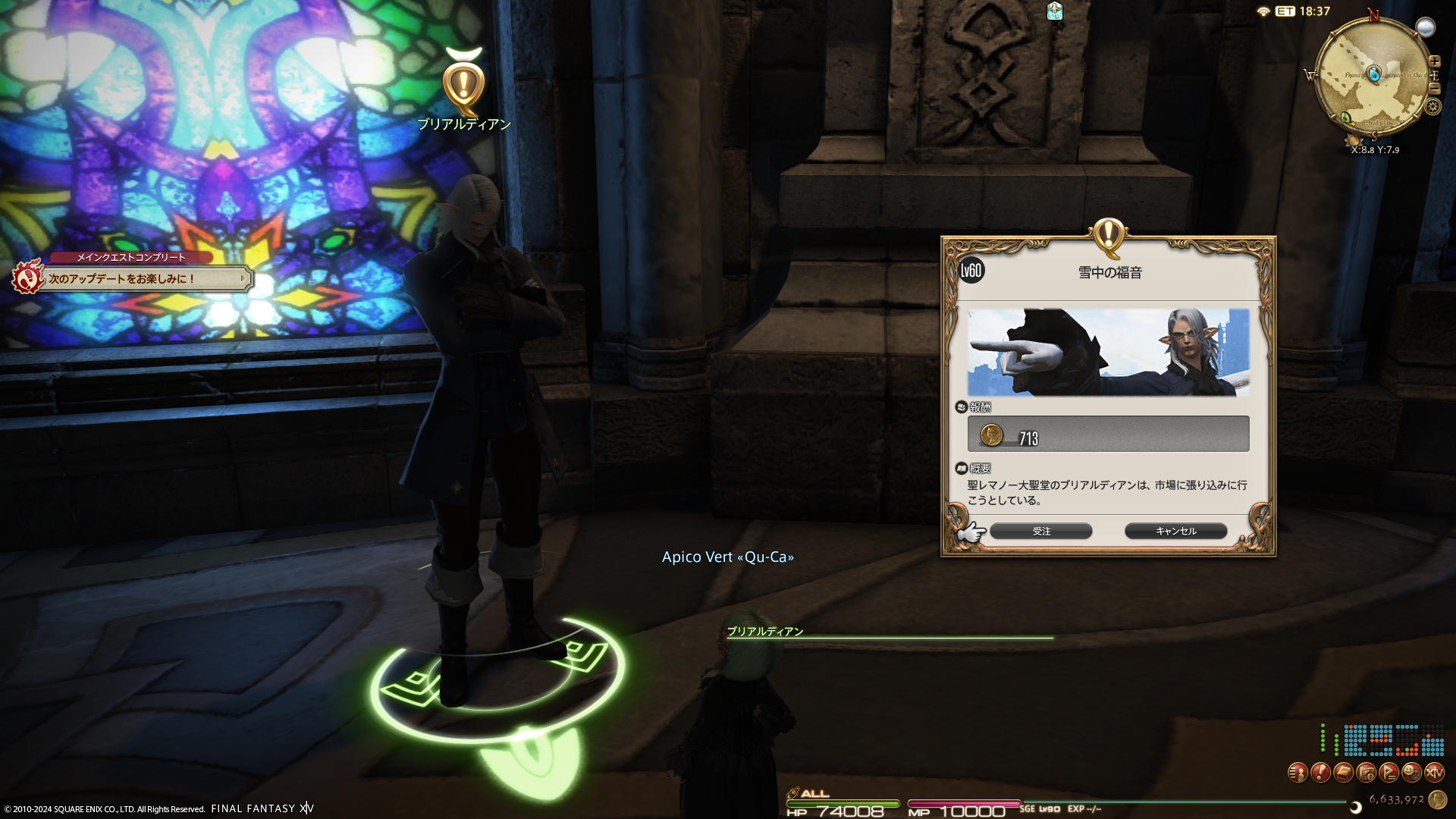
Task: Click the green exit marker on minimap
Action: [1347, 118]
